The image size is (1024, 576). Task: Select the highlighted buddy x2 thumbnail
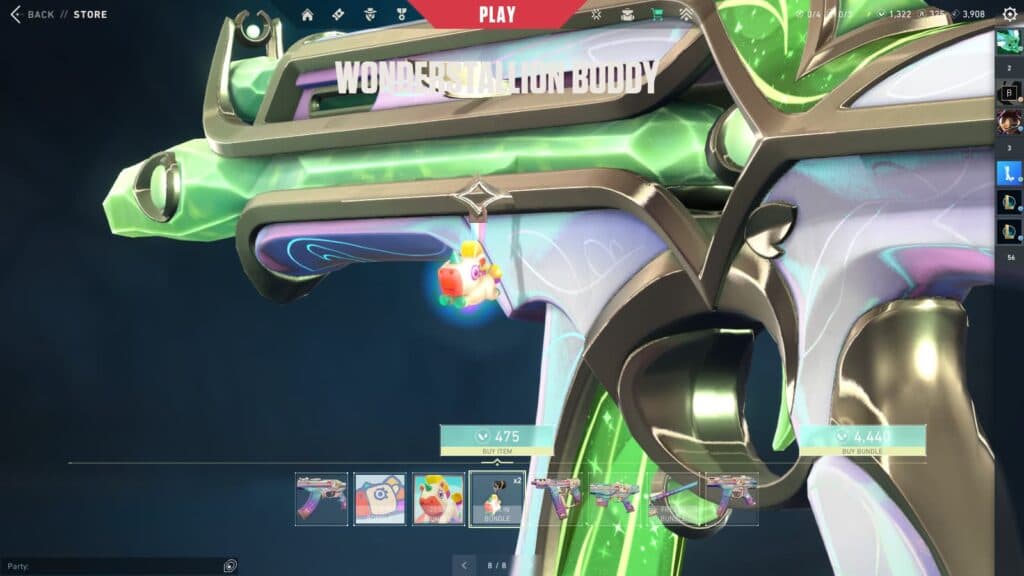497,499
